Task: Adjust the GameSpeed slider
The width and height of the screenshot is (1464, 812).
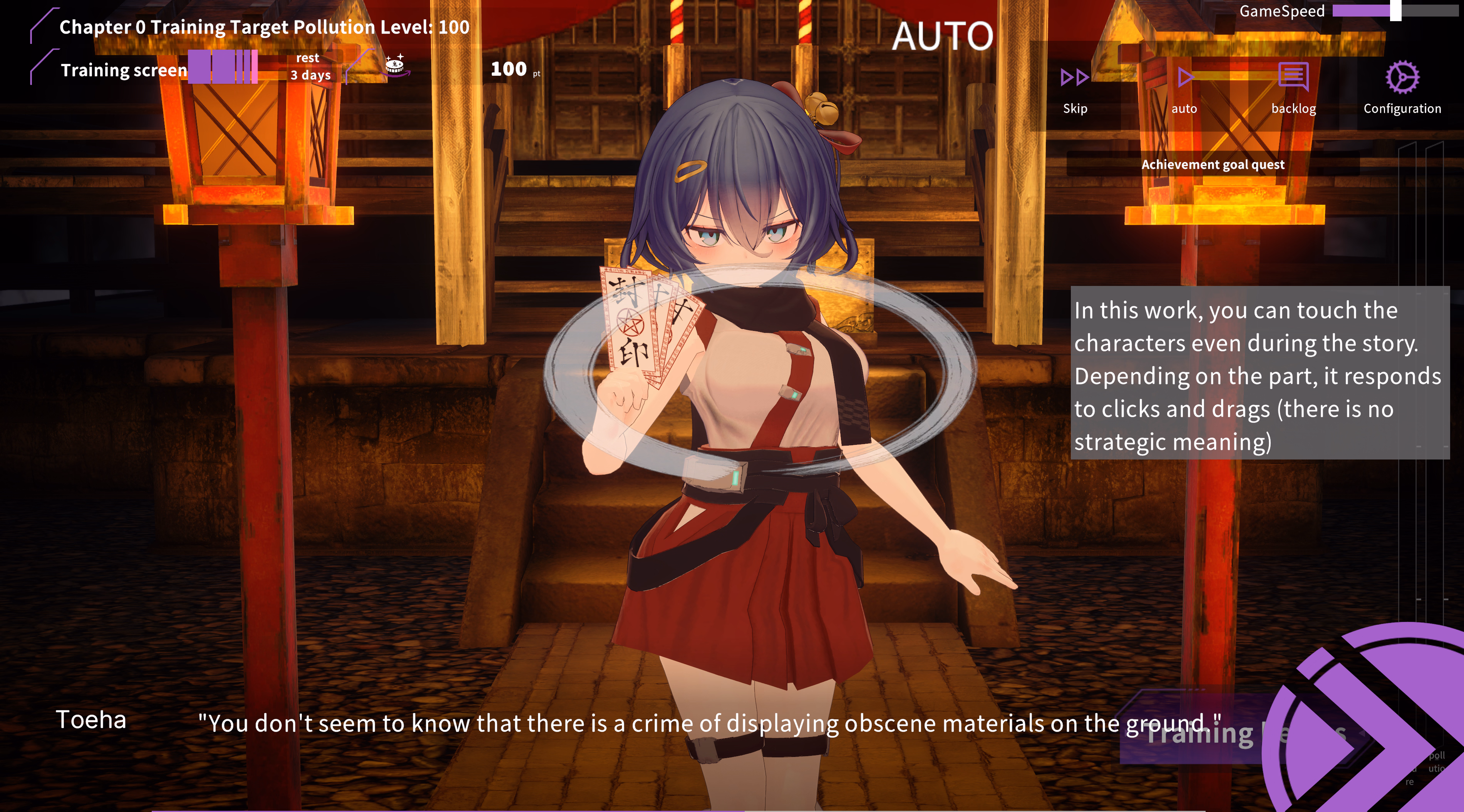Action: point(1395,11)
